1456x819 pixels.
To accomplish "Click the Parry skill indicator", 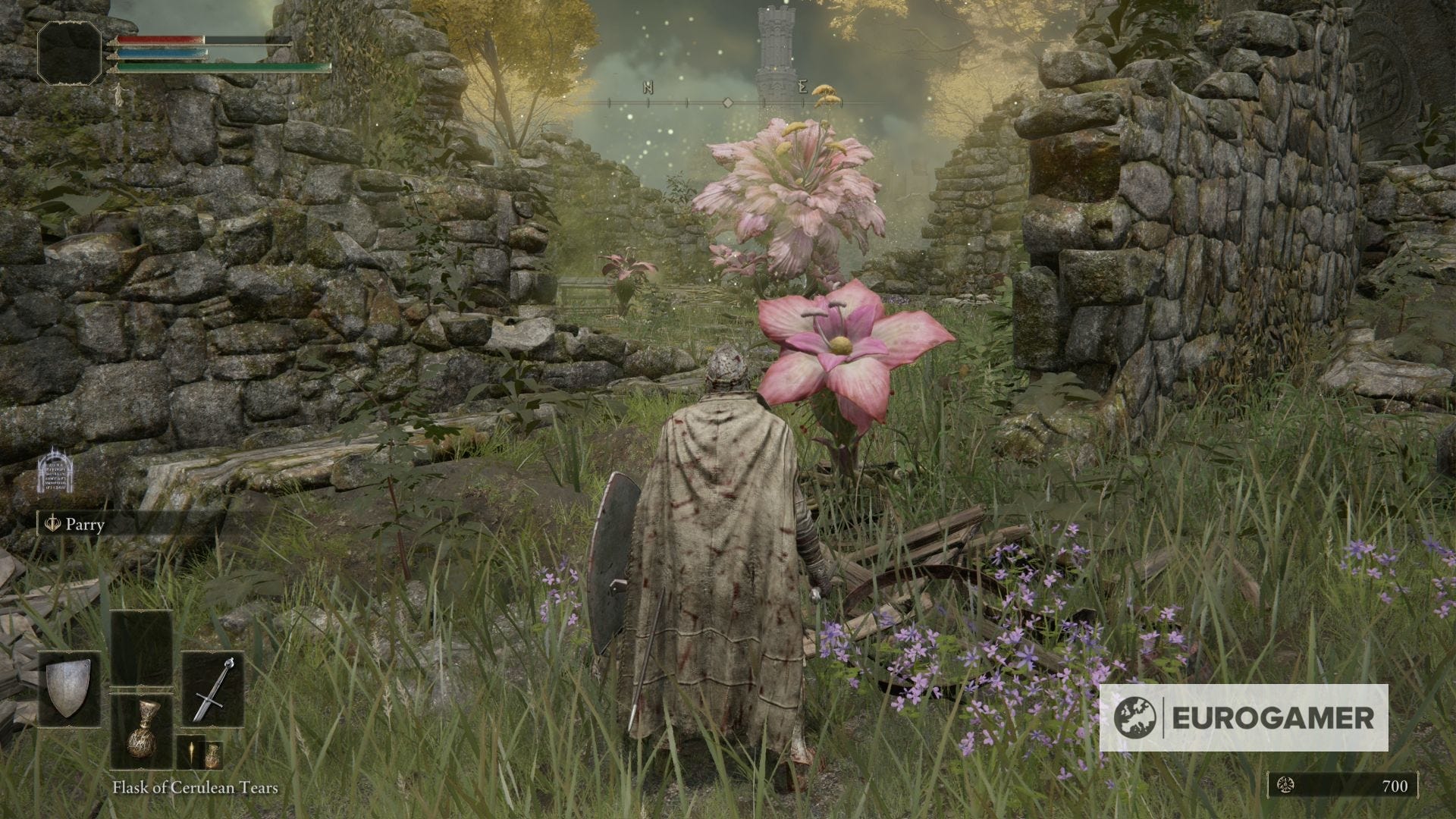I will pos(74,524).
